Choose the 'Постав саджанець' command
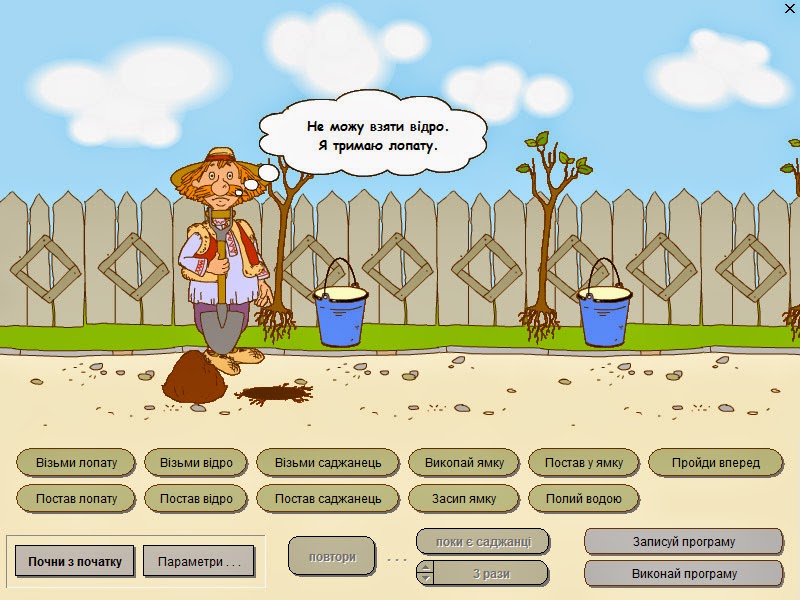 coord(328,498)
